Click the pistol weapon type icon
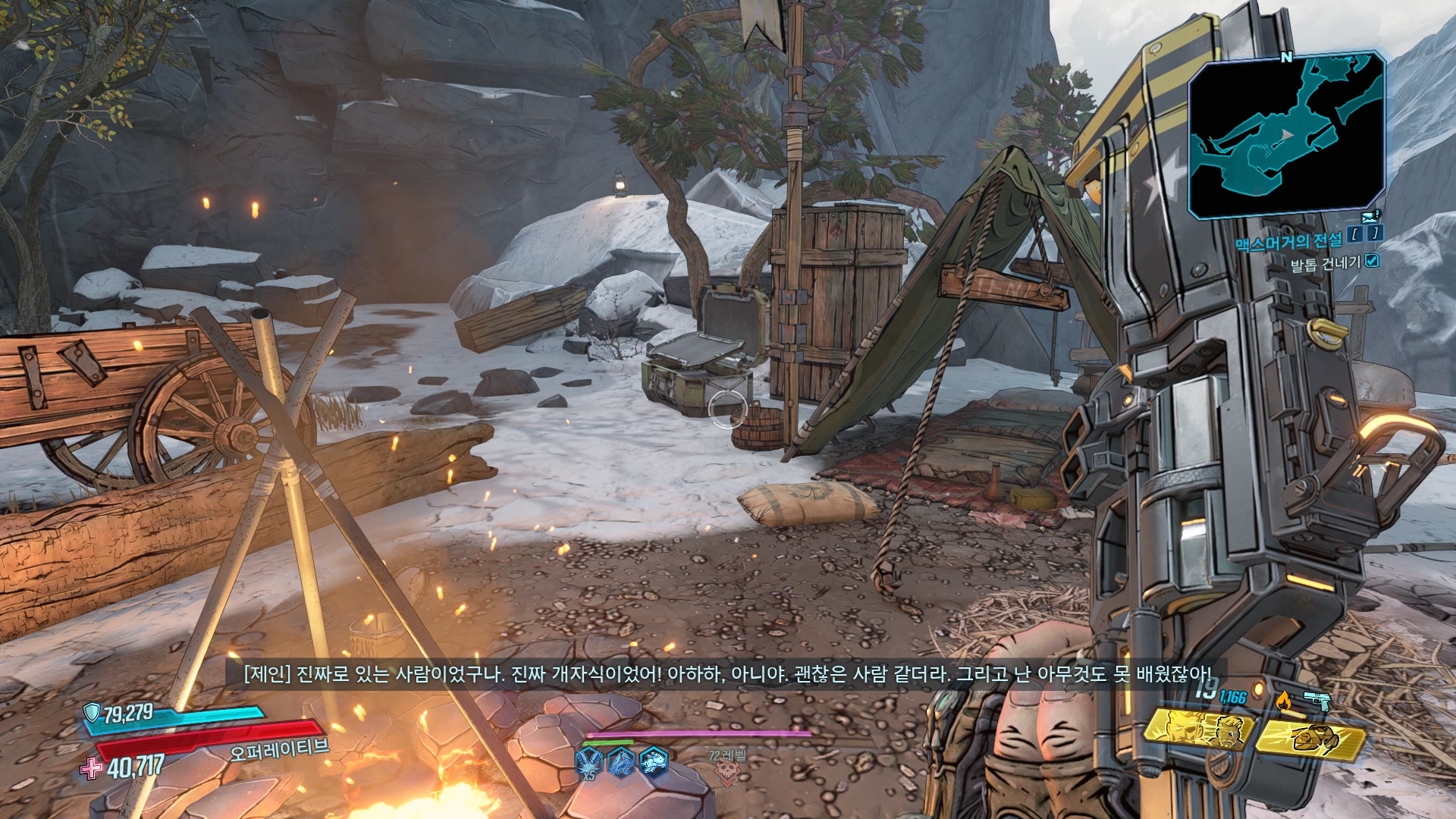Image resolution: width=1456 pixels, height=819 pixels. click(x=1318, y=698)
